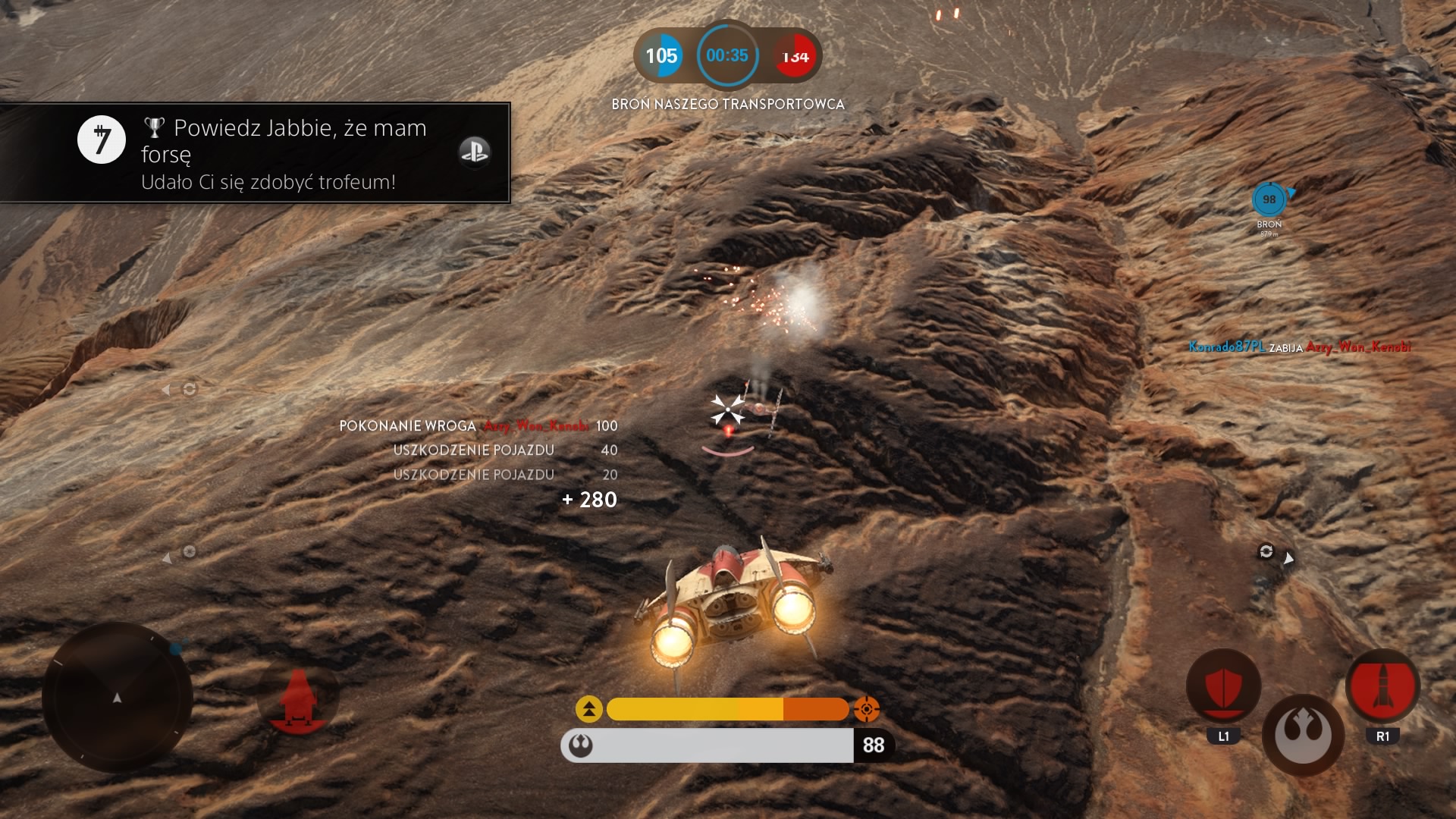1456x819 pixels.
Task: Click the yellow speed boost icon
Action: 589,709
